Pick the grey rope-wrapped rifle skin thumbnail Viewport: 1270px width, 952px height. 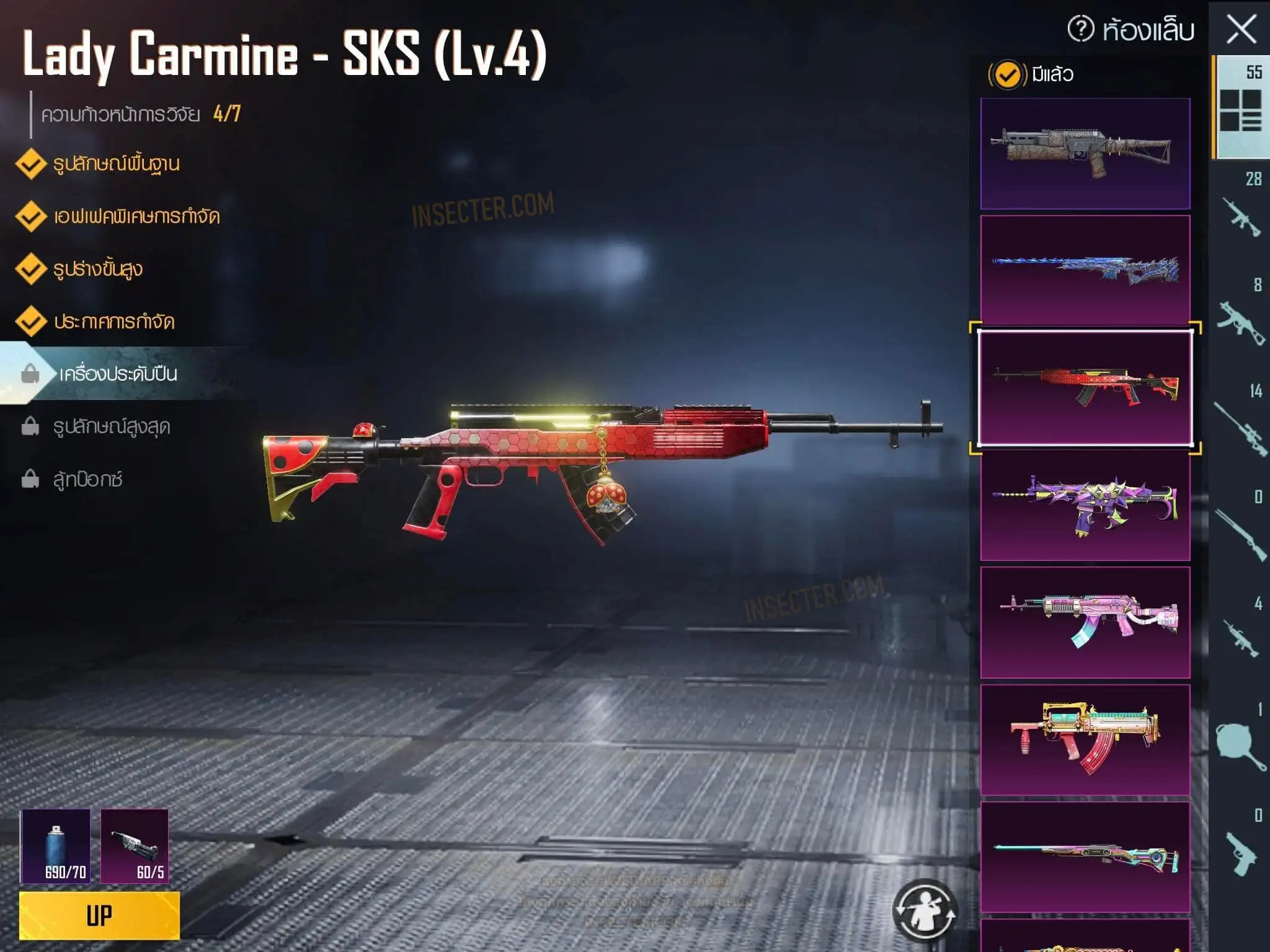coord(1085,153)
